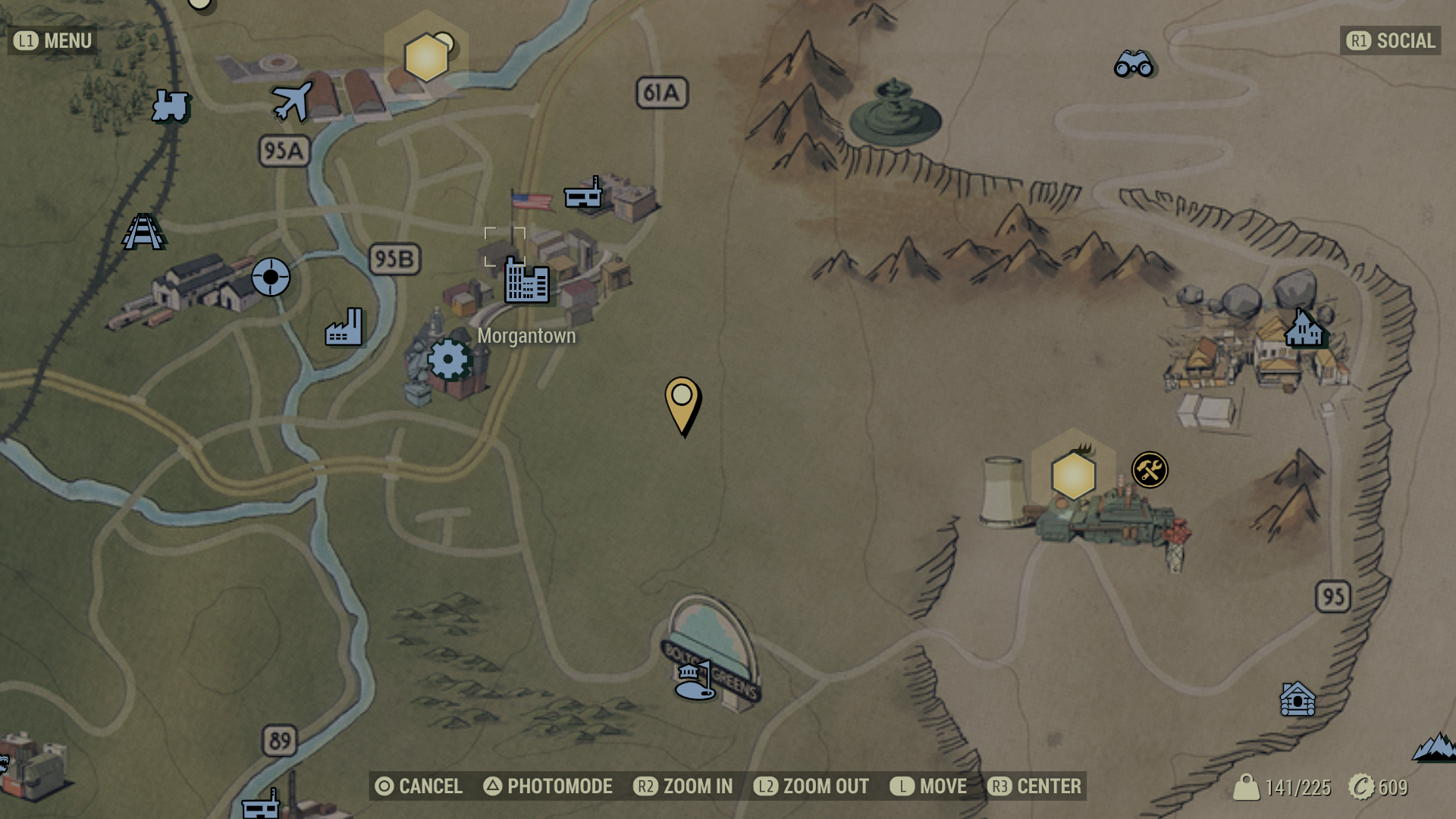Open the yellow hexagon event at the power plant
Viewport: 1456px width, 819px height.
(1074, 475)
